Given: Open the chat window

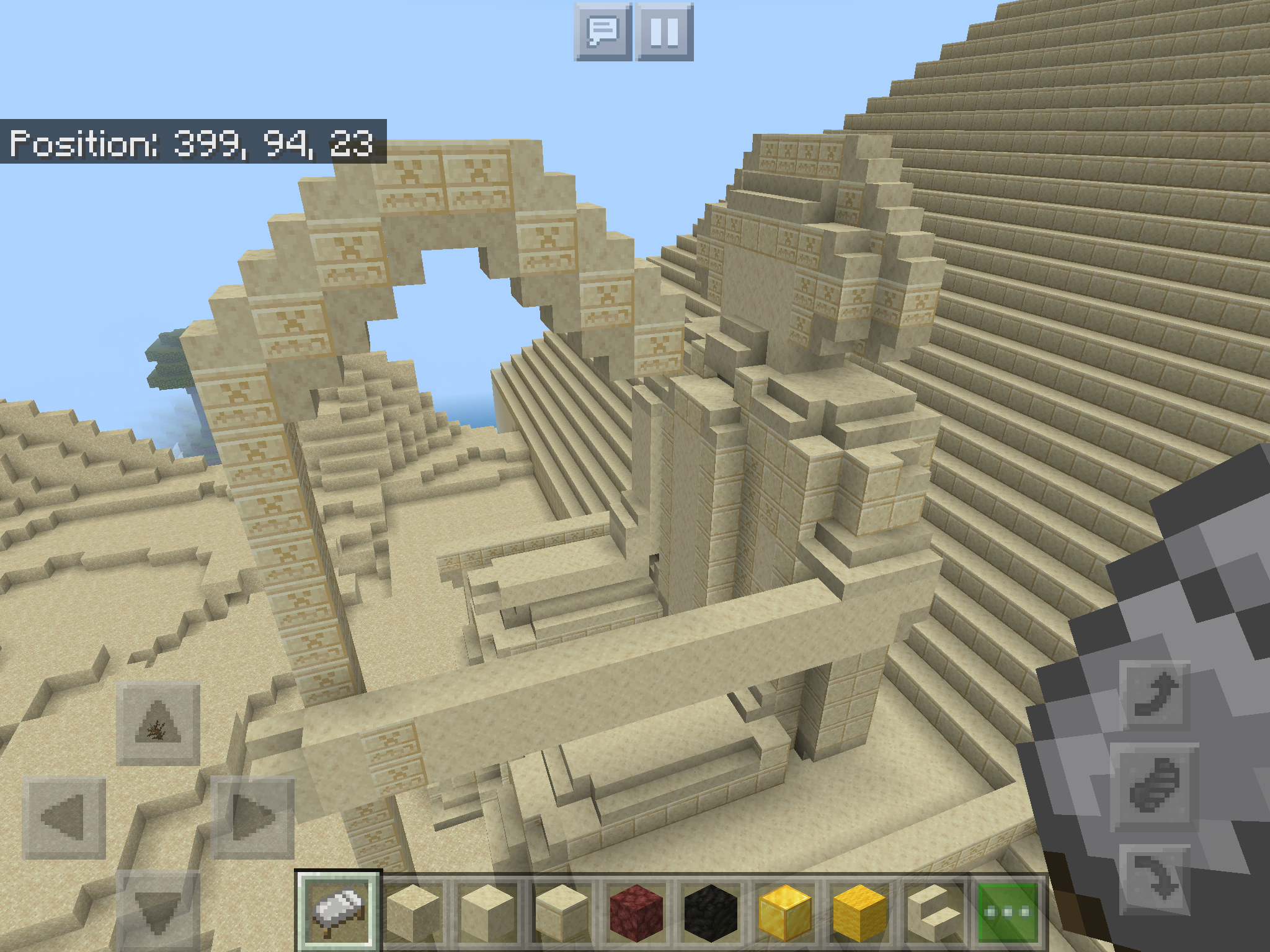Looking at the screenshot, I should pyautogui.click(x=602, y=32).
